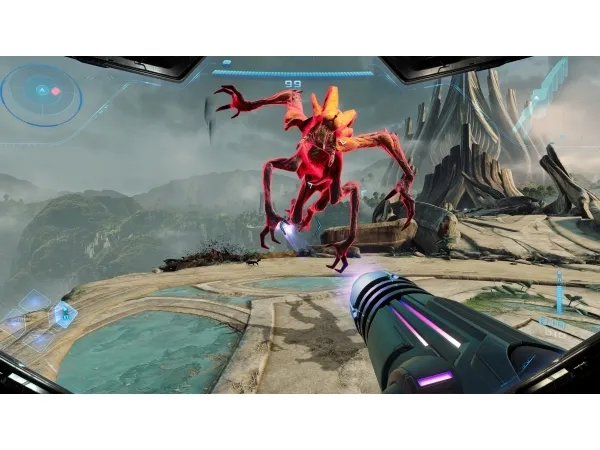Click the circular enemy radar display
Image resolution: width=600 pixels, height=450 pixels.
(x=41, y=92)
